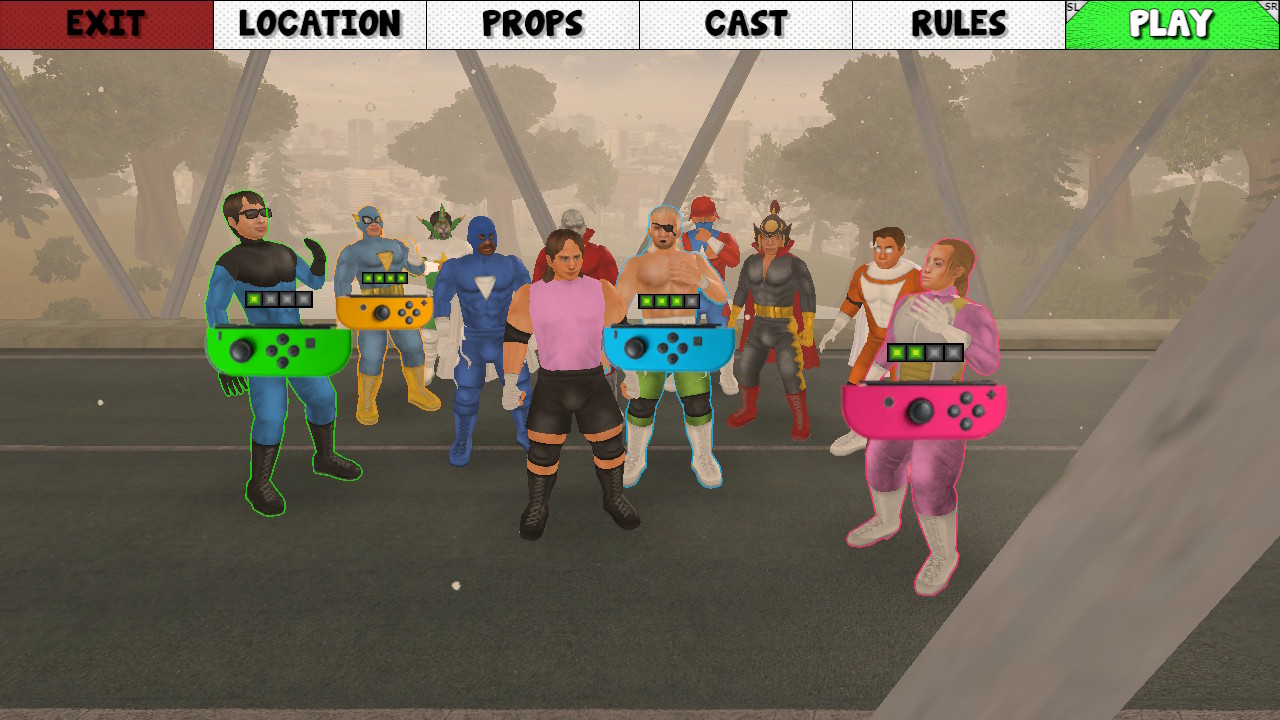1280x720 pixels.
Task: Switch to the CAST tab
Action: coord(745,22)
